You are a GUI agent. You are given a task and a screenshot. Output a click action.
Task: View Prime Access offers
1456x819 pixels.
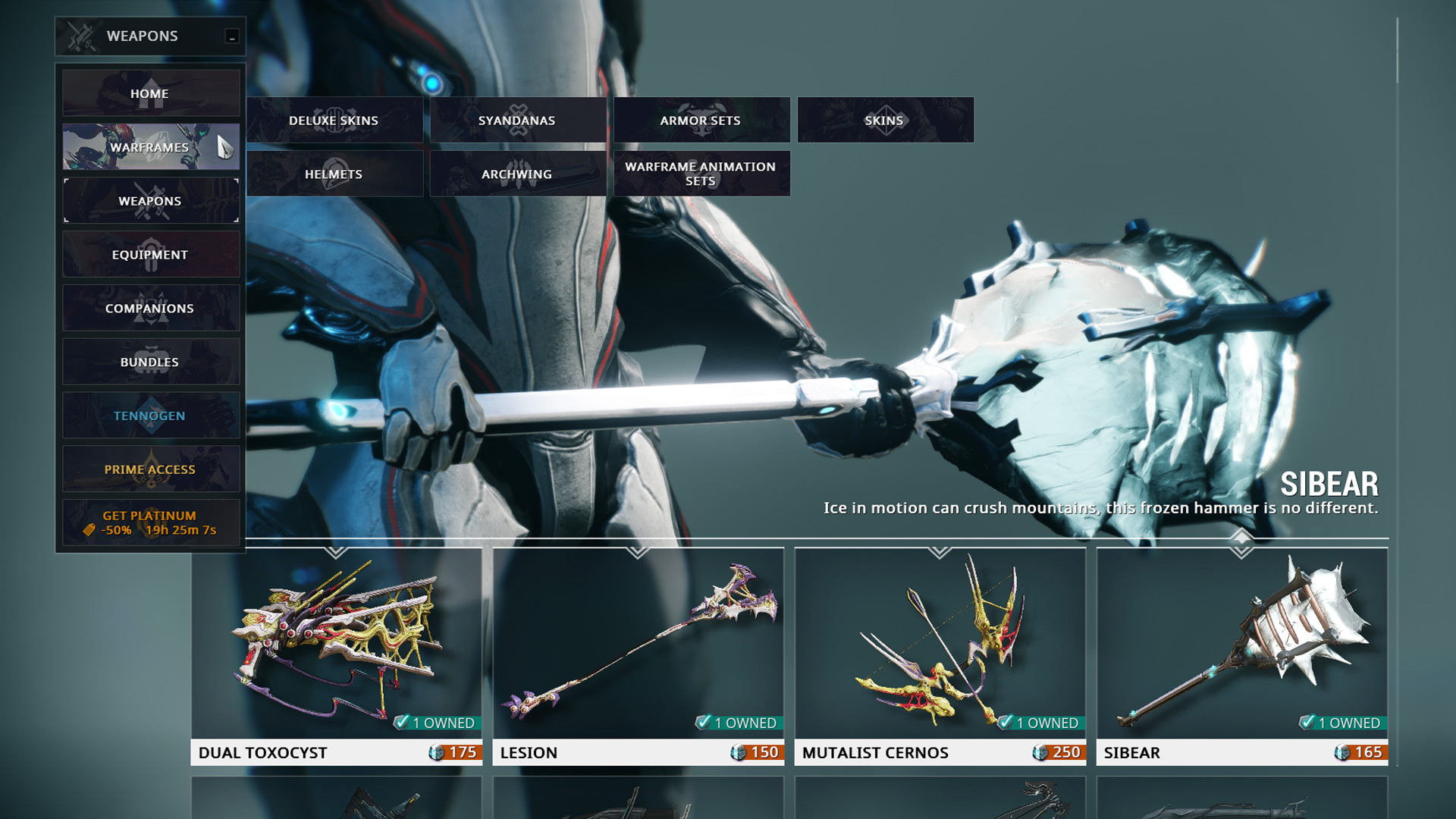150,469
